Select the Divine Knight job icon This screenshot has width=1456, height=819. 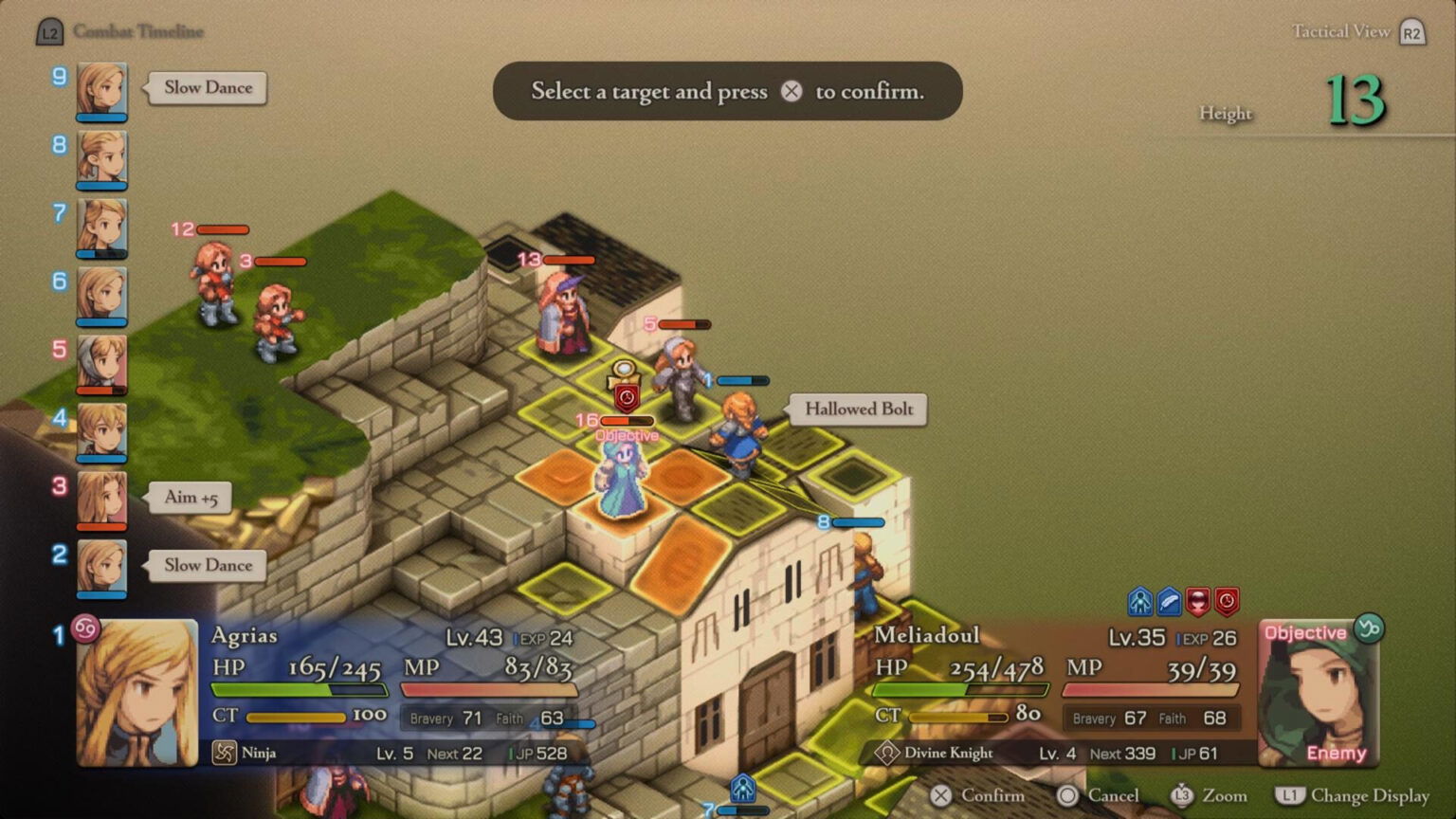click(x=889, y=753)
